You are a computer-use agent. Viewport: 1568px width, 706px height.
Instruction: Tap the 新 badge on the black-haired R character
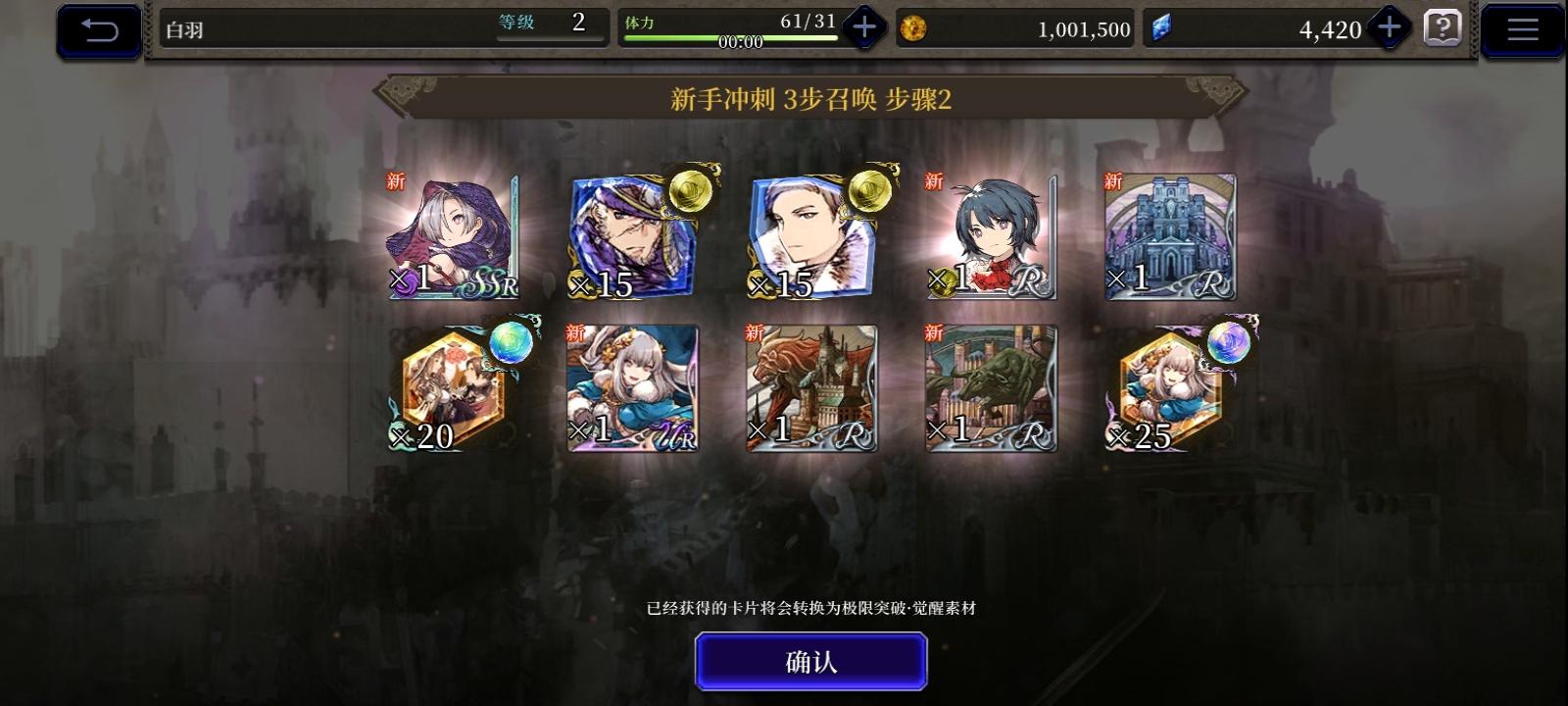pyautogui.click(x=932, y=181)
